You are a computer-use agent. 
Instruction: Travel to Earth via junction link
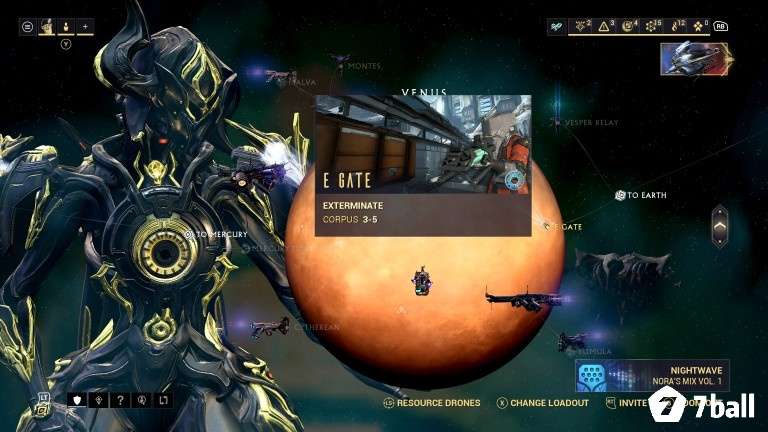621,195
